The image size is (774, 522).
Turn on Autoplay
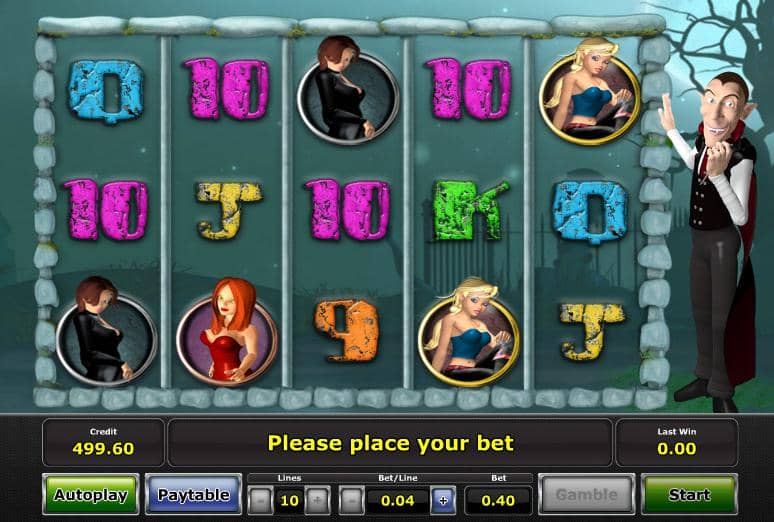pyautogui.click(x=90, y=495)
